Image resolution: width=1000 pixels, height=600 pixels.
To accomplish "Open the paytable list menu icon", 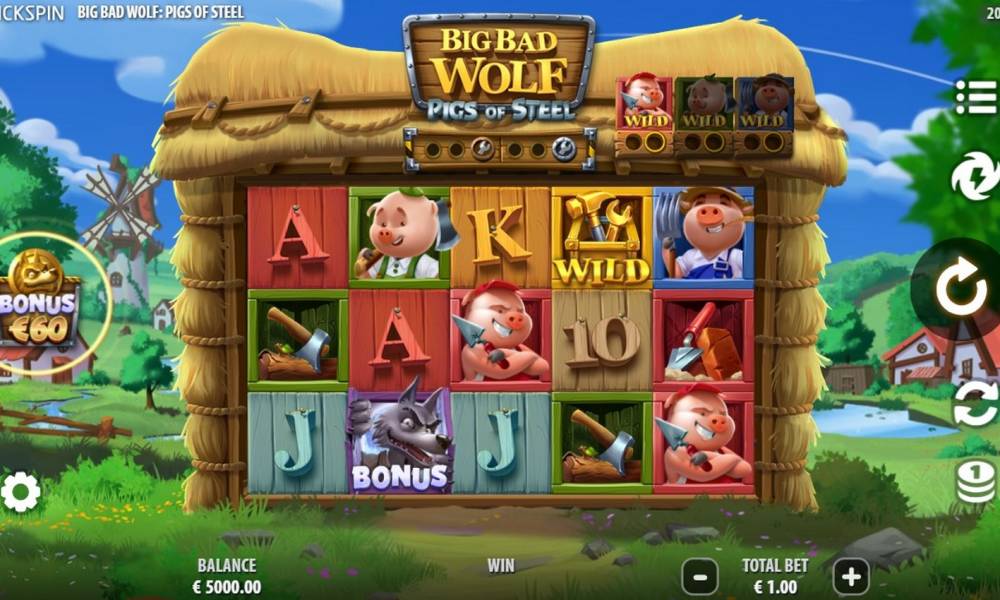I will [x=975, y=97].
